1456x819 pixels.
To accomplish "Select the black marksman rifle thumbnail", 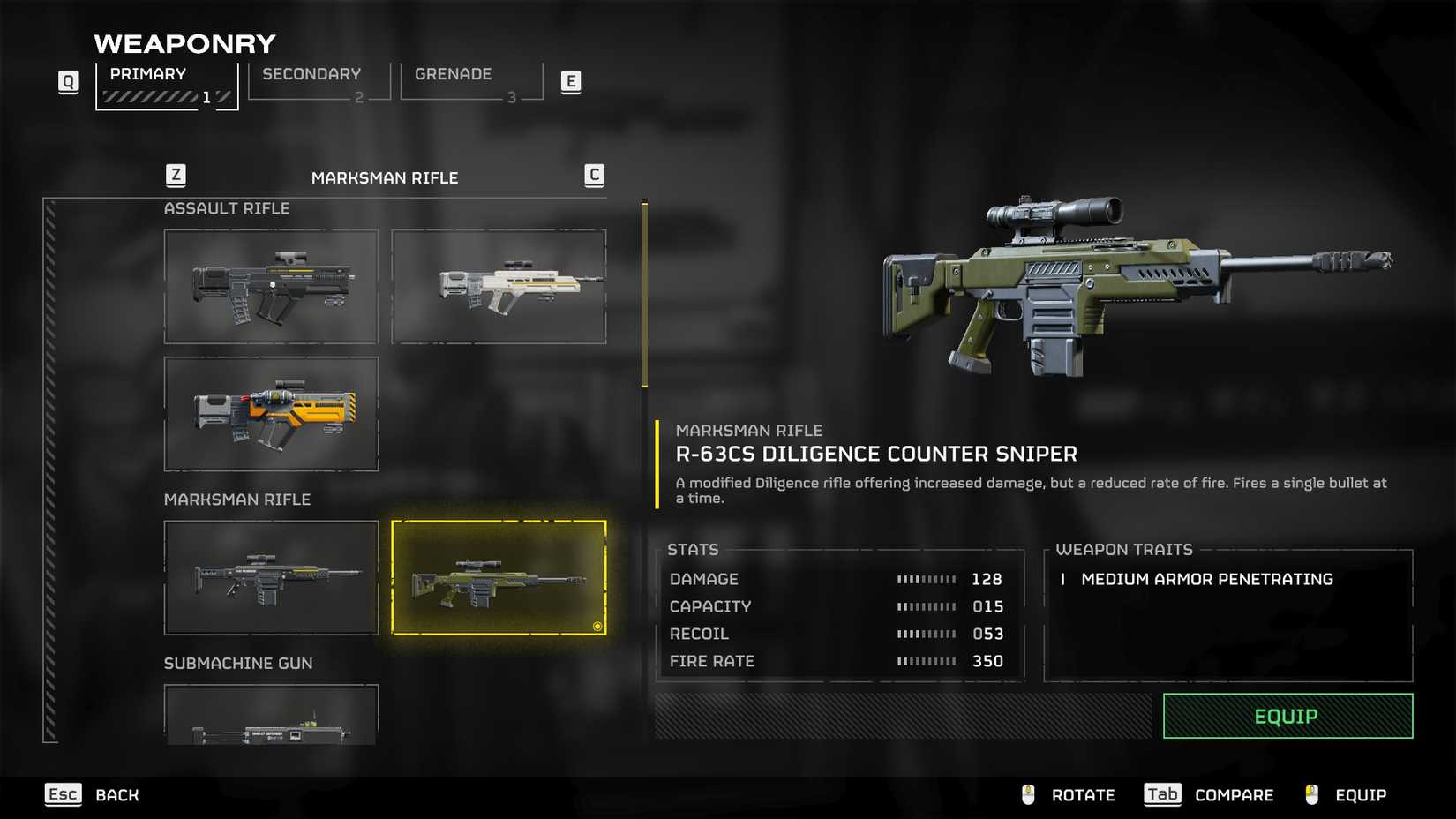I will (271, 577).
